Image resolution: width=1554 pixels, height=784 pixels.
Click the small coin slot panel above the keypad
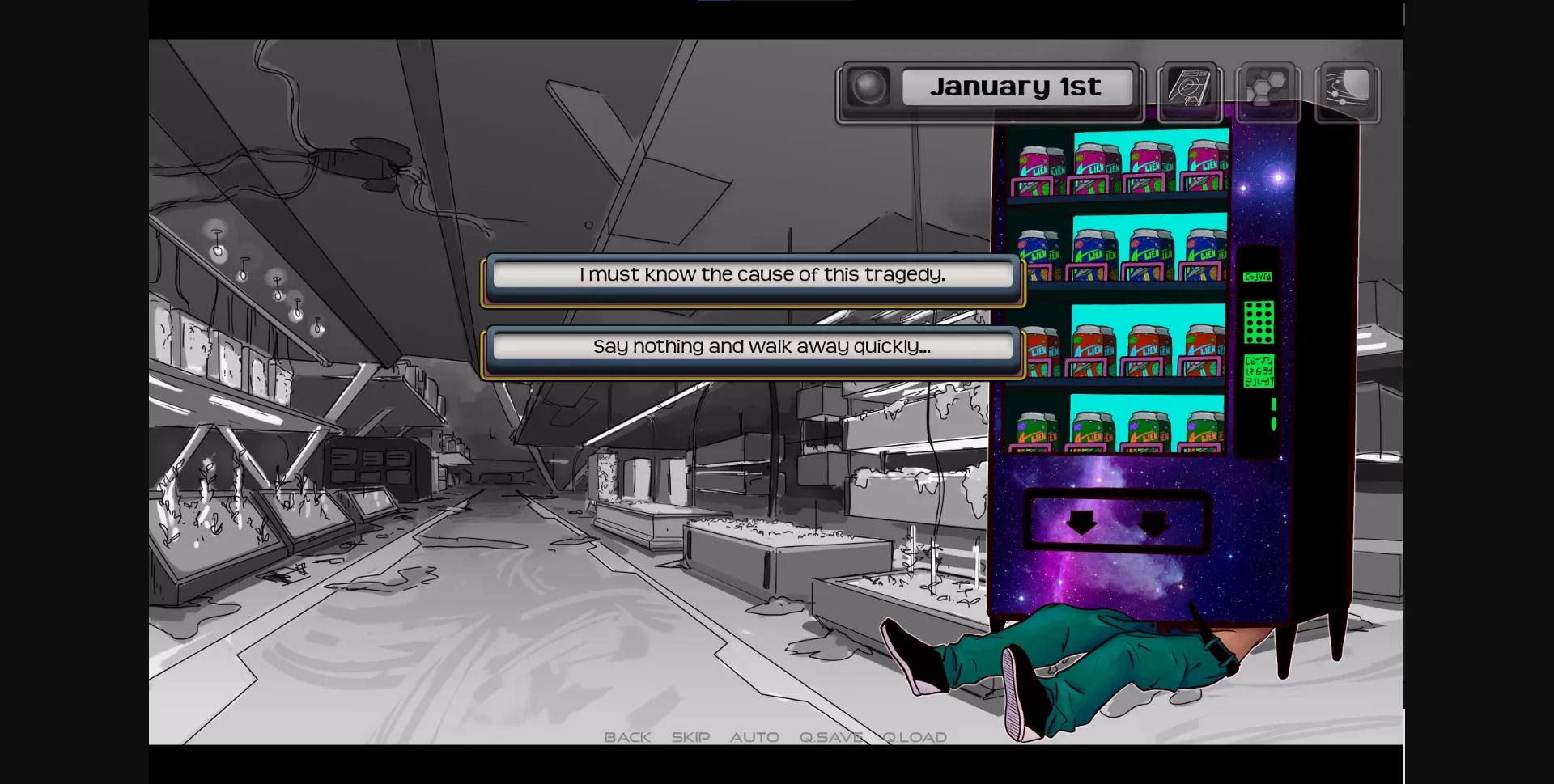[1256, 275]
